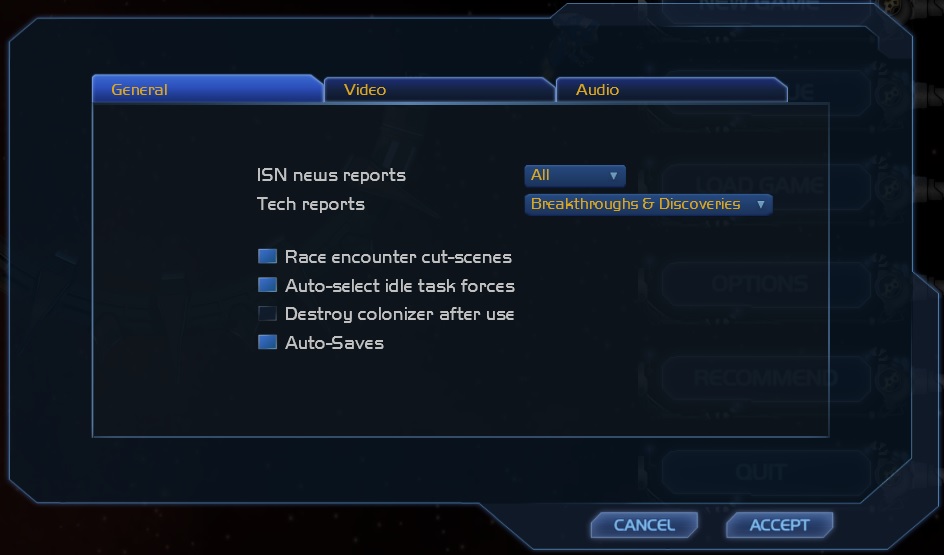
Task: Cancel the options changes
Action: tap(644, 525)
